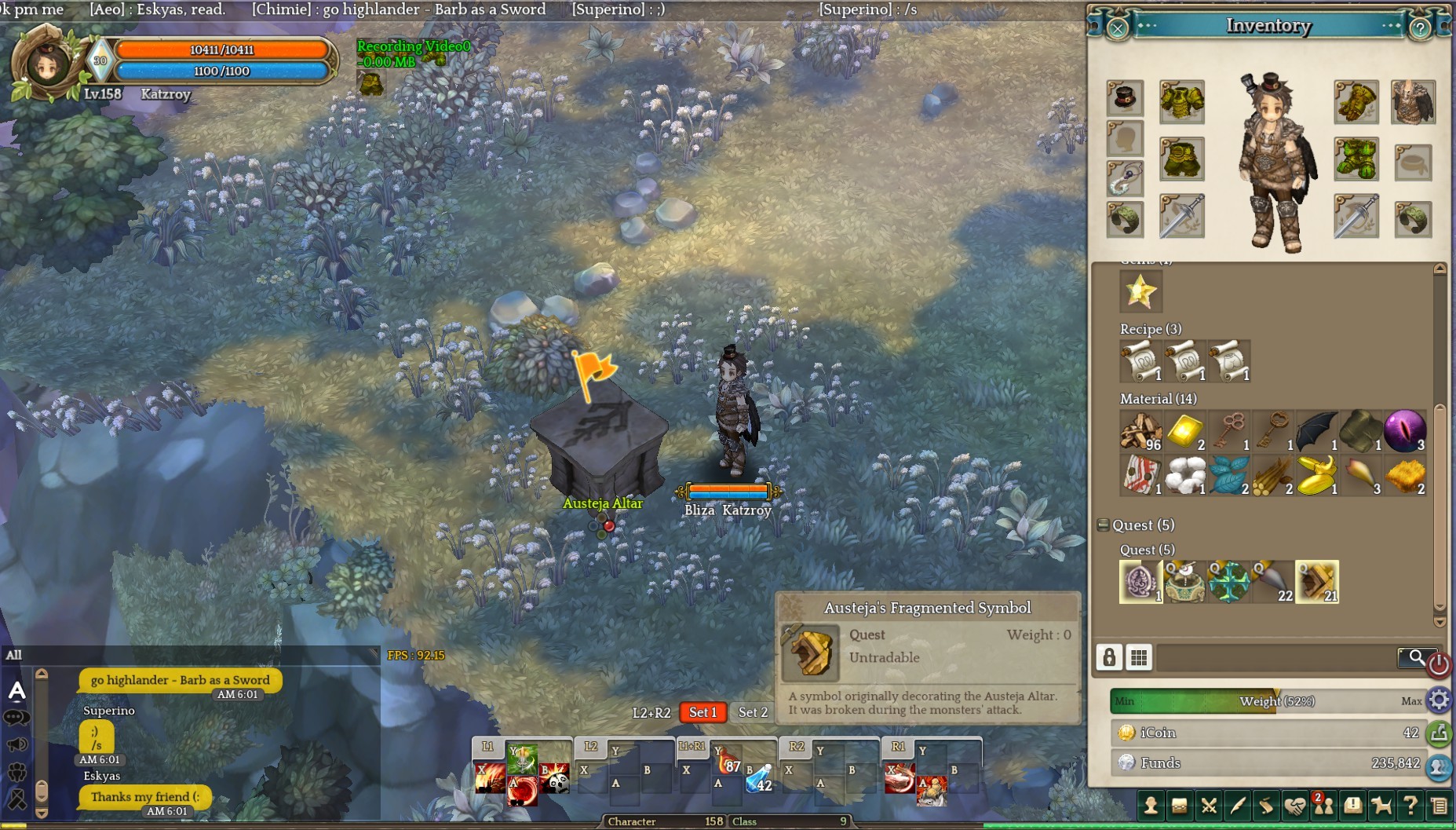Open the red power button menu
The image size is (1456, 830).
point(1438,665)
